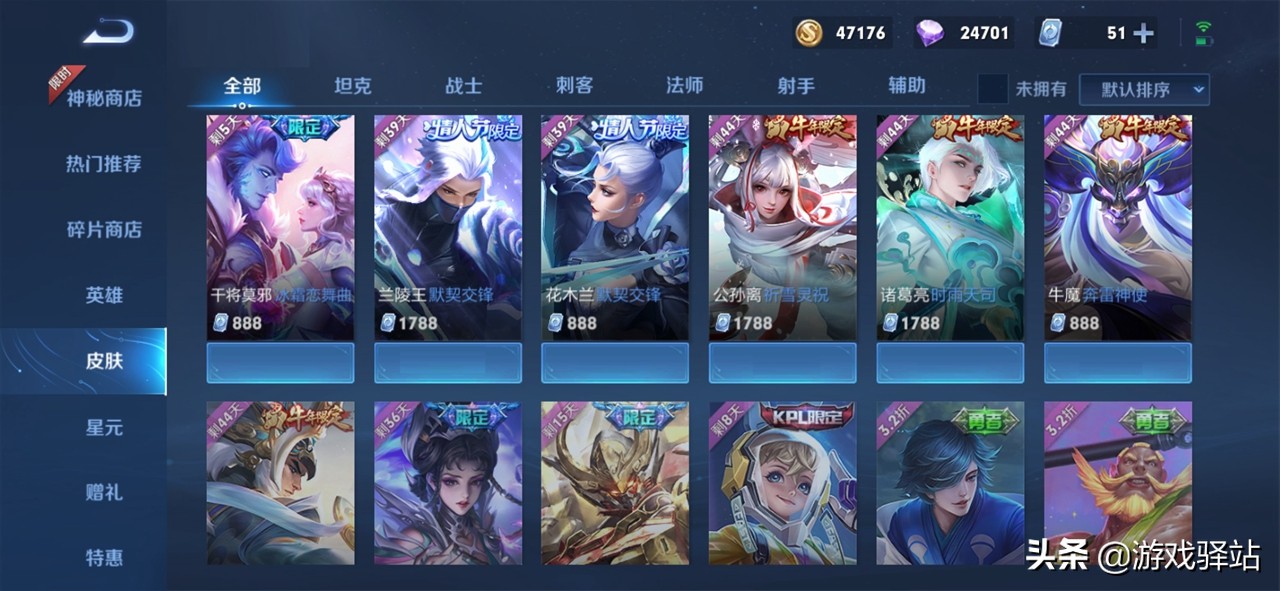Switch to the 射手 marksman tab
Image resolution: width=1280 pixels, height=591 pixels.
pyautogui.click(x=796, y=86)
